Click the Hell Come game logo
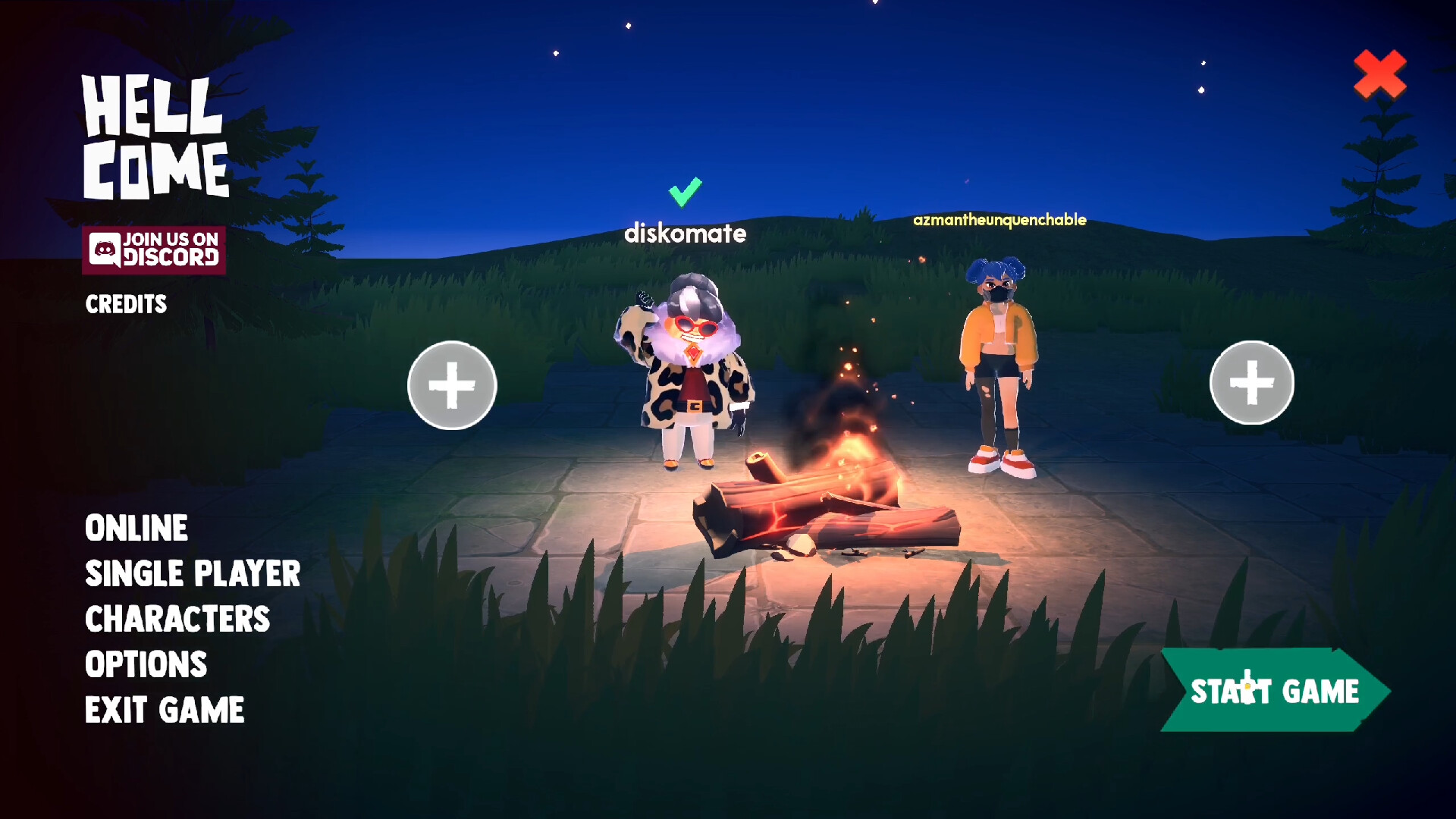This screenshot has width=1456, height=819. 155,133
